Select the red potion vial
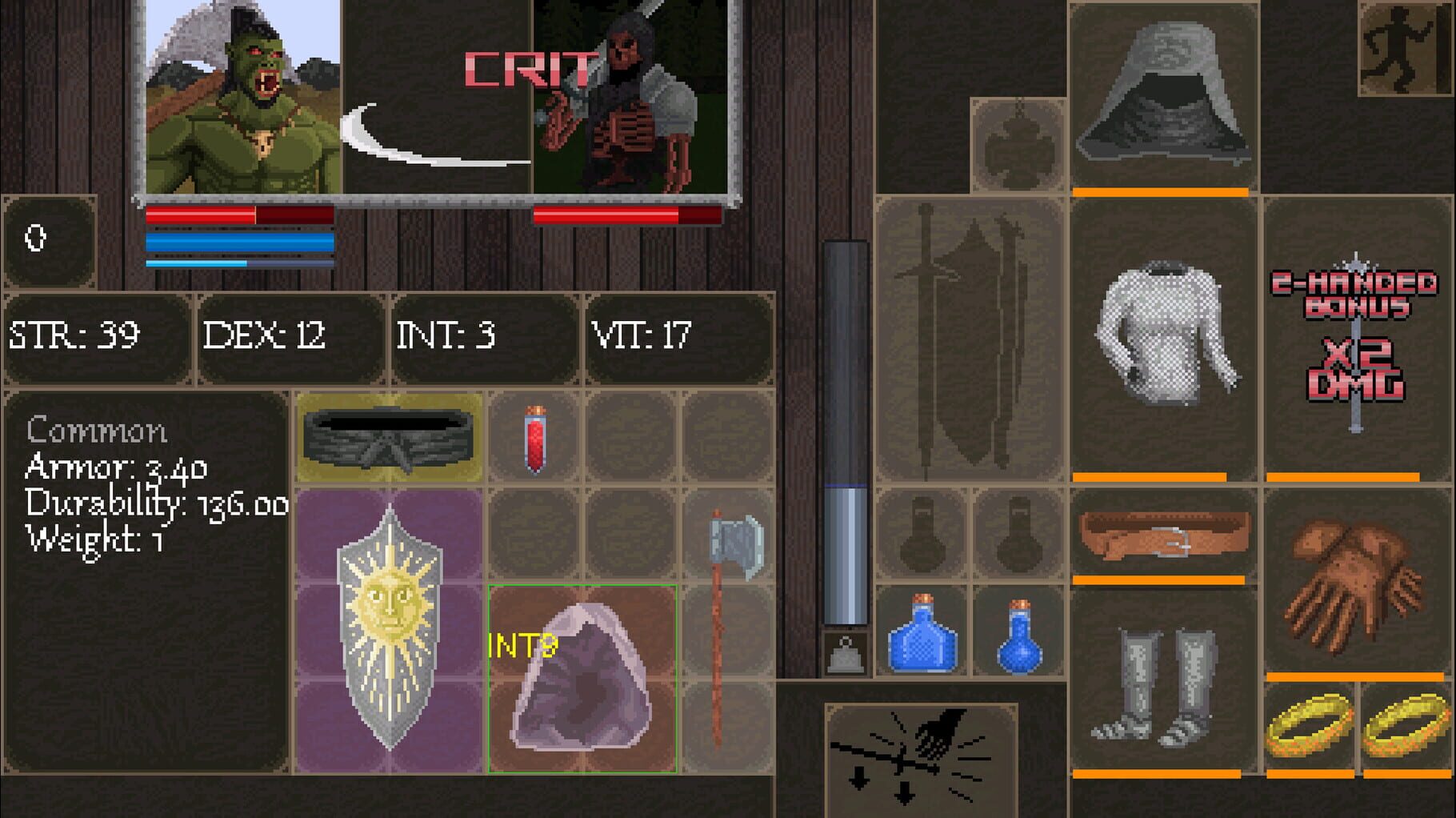1456x818 pixels. 534,440
